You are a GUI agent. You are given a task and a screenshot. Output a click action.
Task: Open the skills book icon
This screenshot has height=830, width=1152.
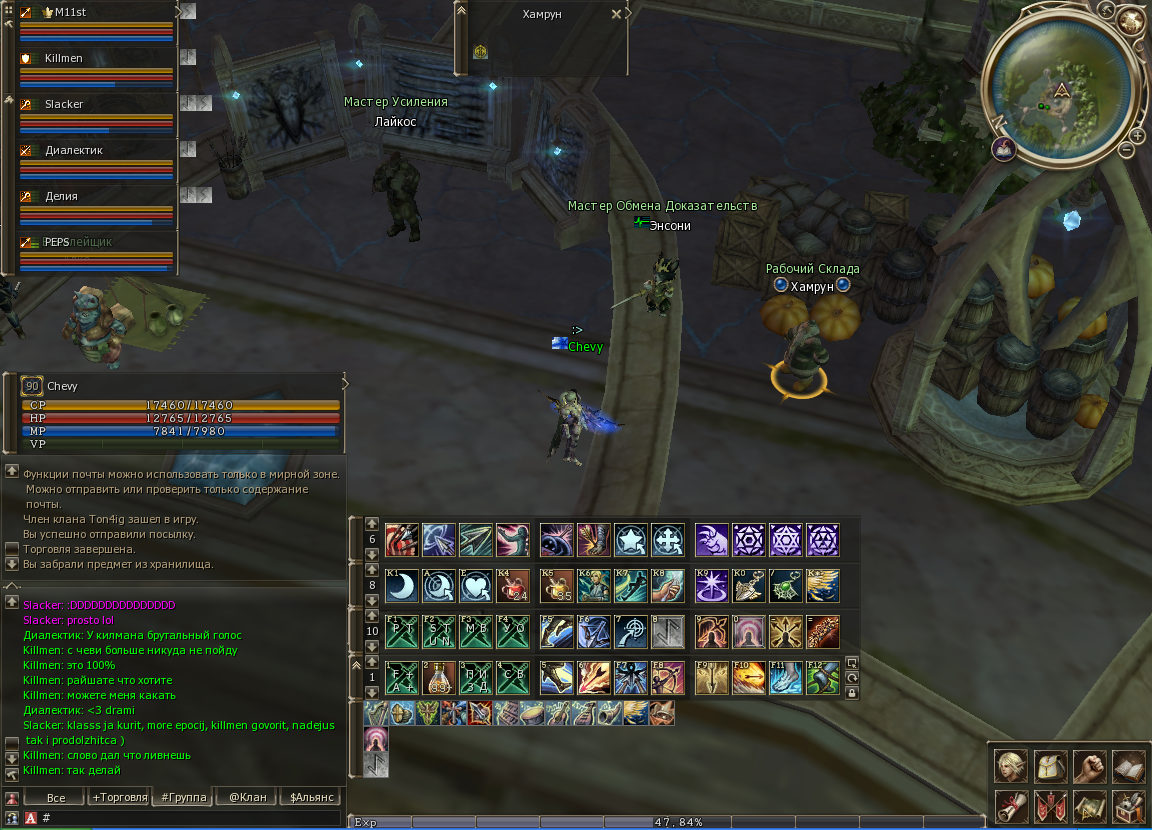pos(1128,767)
